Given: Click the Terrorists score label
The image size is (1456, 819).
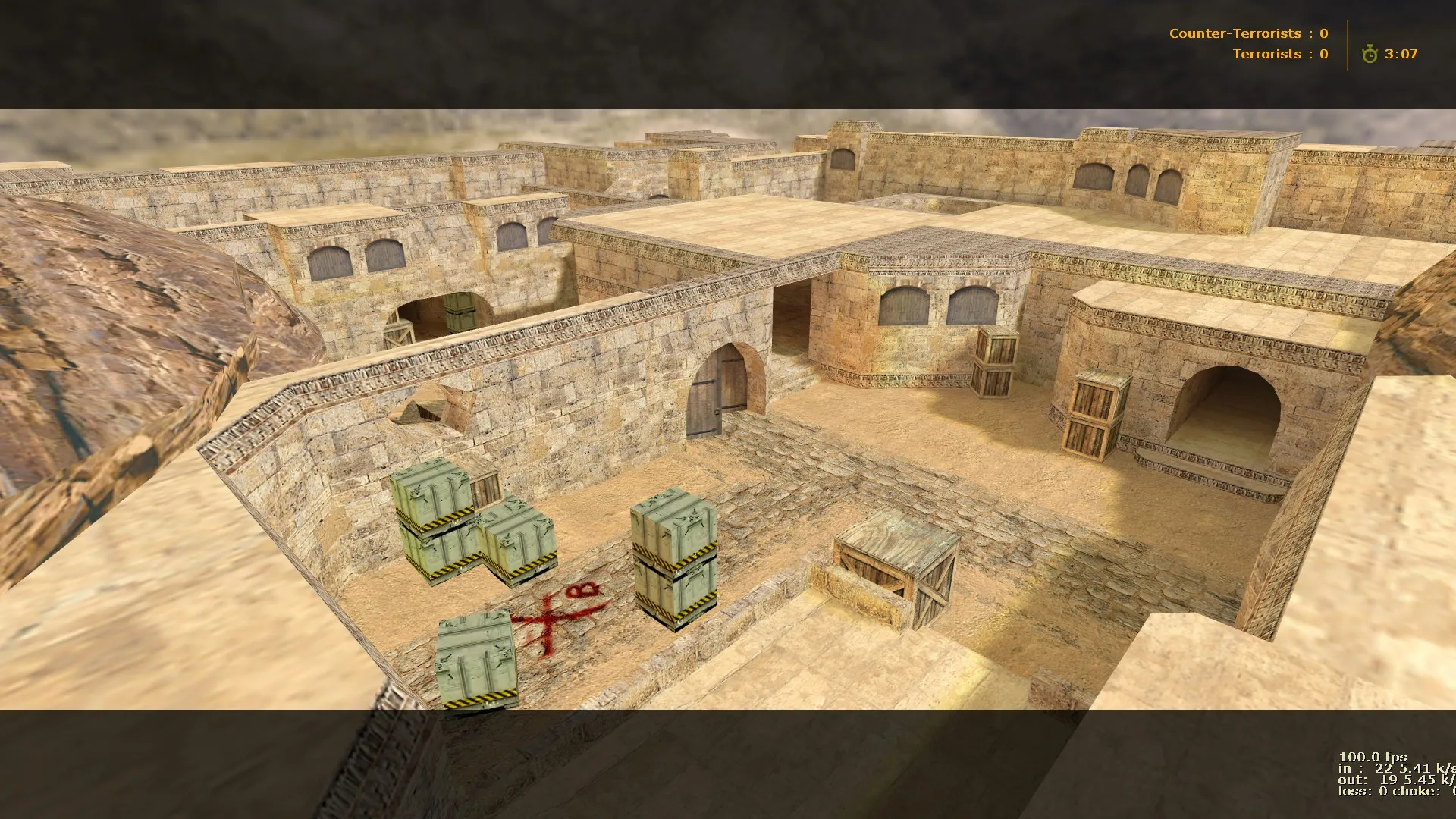Looking at the screenshot, I should tap(1267, 54).
